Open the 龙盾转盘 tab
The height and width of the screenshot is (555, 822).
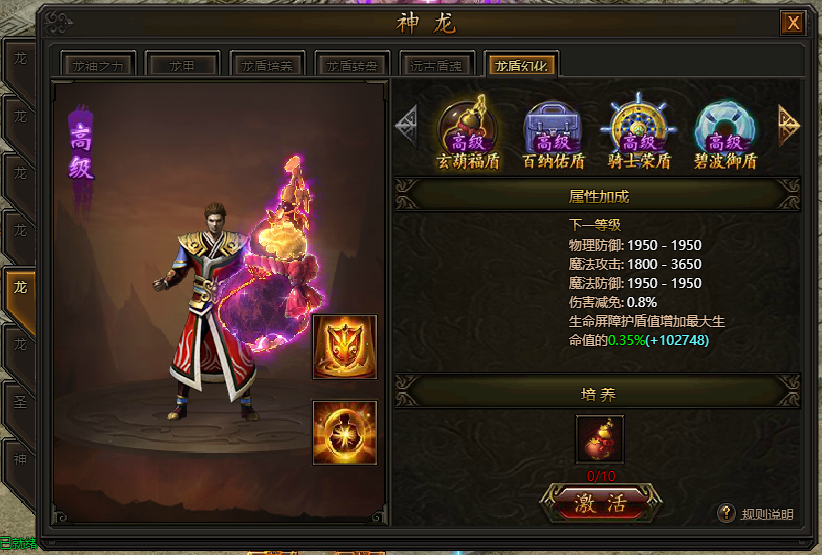[352, 65]
